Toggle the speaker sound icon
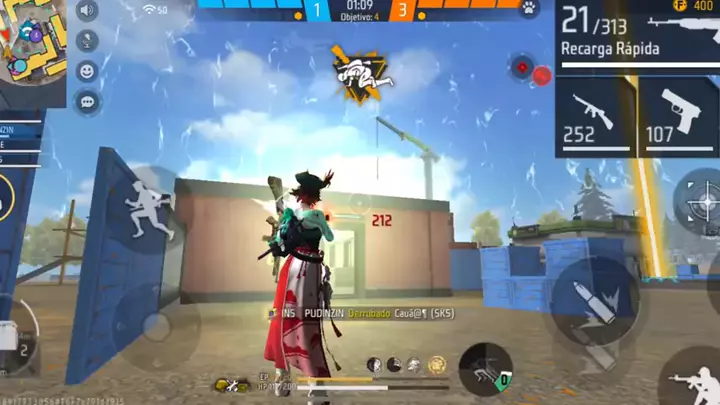This screenshot has height=405, width=720. (87, 12)
